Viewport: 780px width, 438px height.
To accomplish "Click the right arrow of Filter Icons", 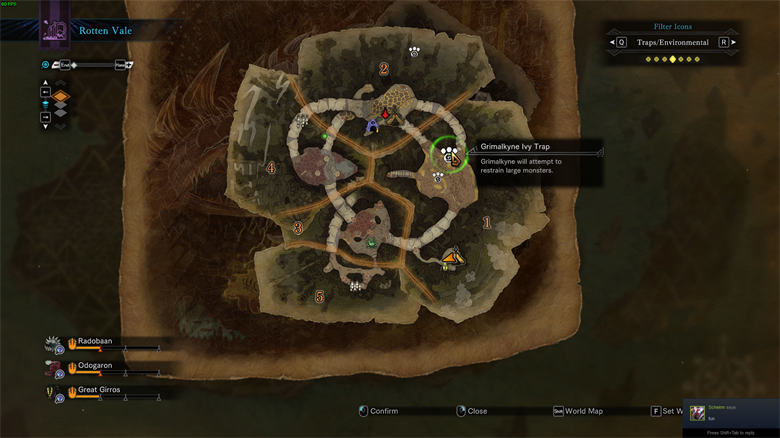I will 733,43.
